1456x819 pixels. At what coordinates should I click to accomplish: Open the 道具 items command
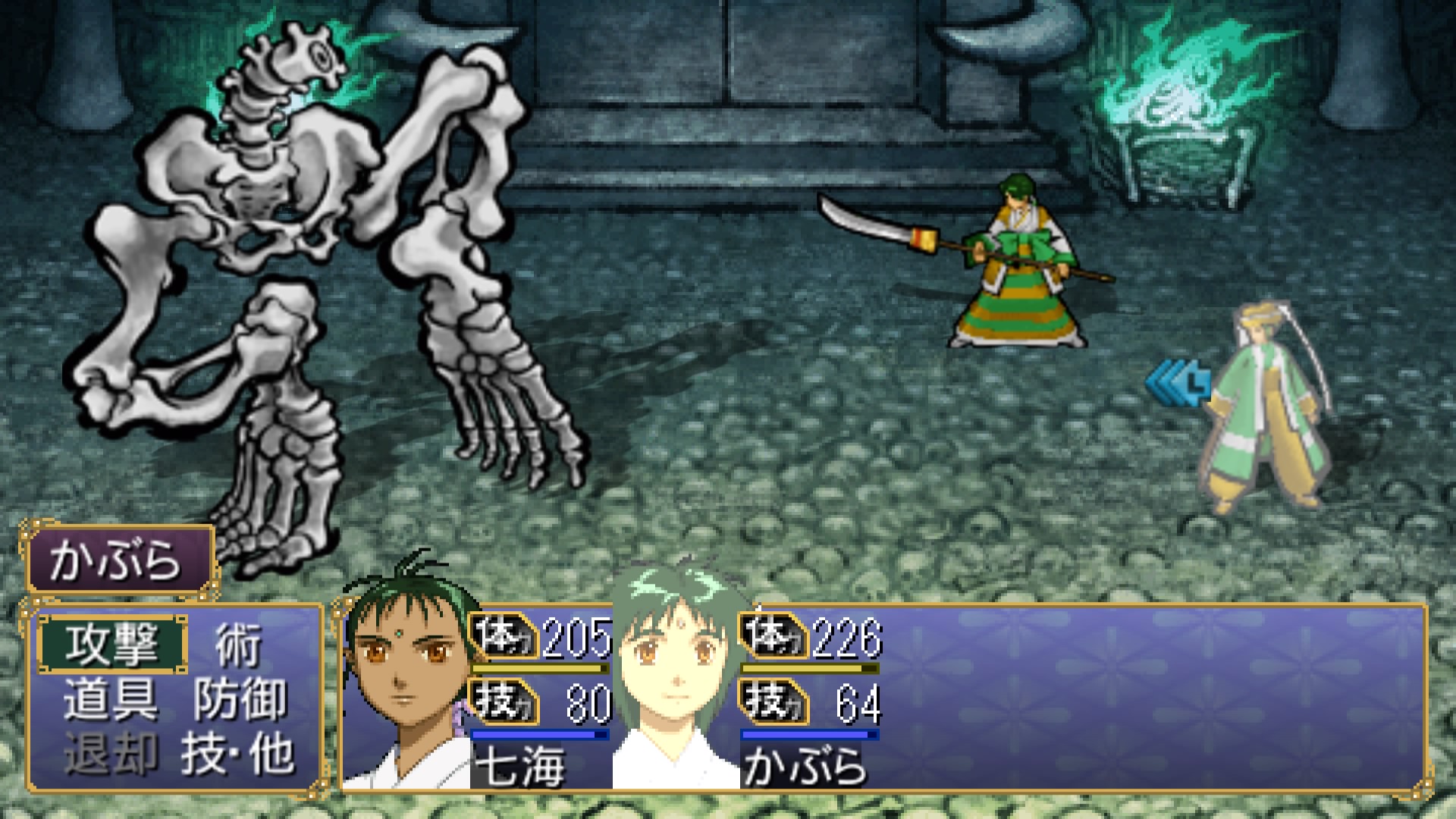tap(111, 699)
